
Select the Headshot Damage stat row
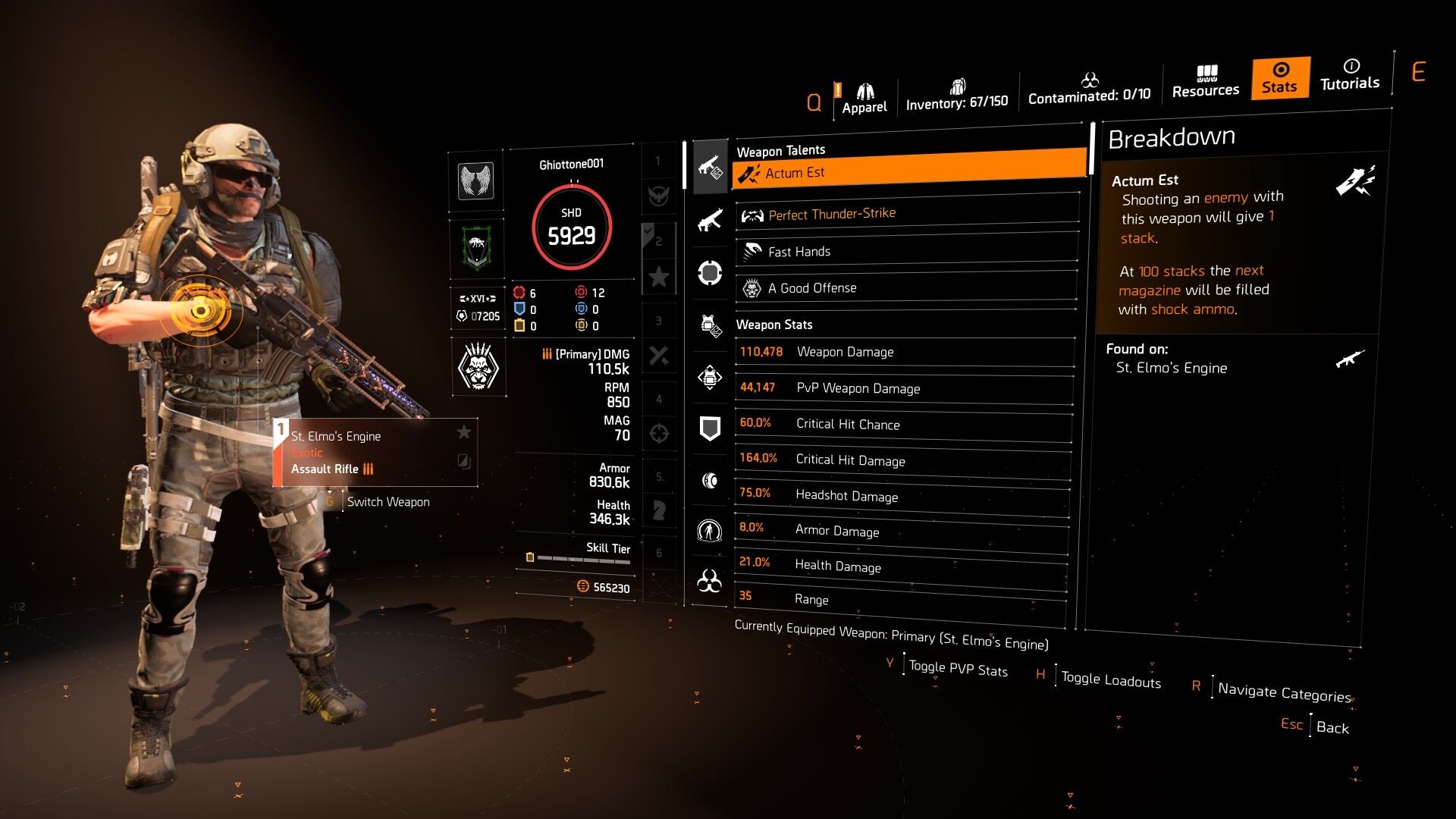pos(902,495)
